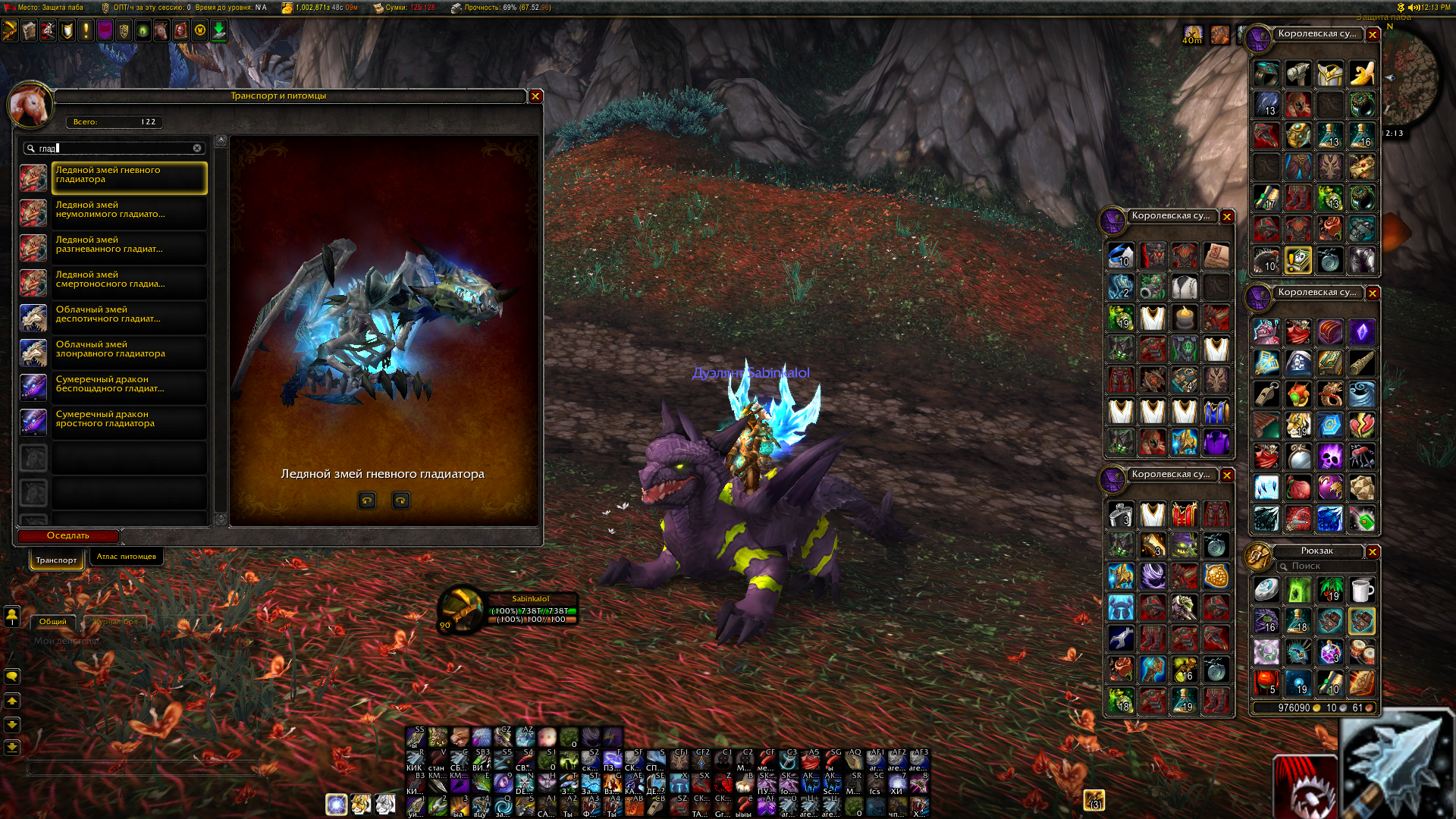This screenshot has height=819, width=1456.
Task: Click the backpack Поиск search field
Action: (x=1327, y=566)
